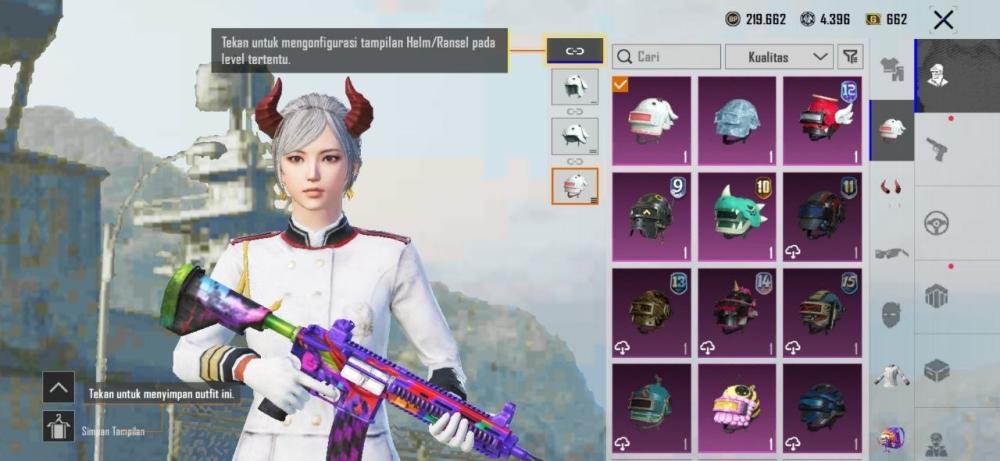Toggle the helmet level link button
The image size is (1000, 461).
pyautogui.click(x=575, y=50)
